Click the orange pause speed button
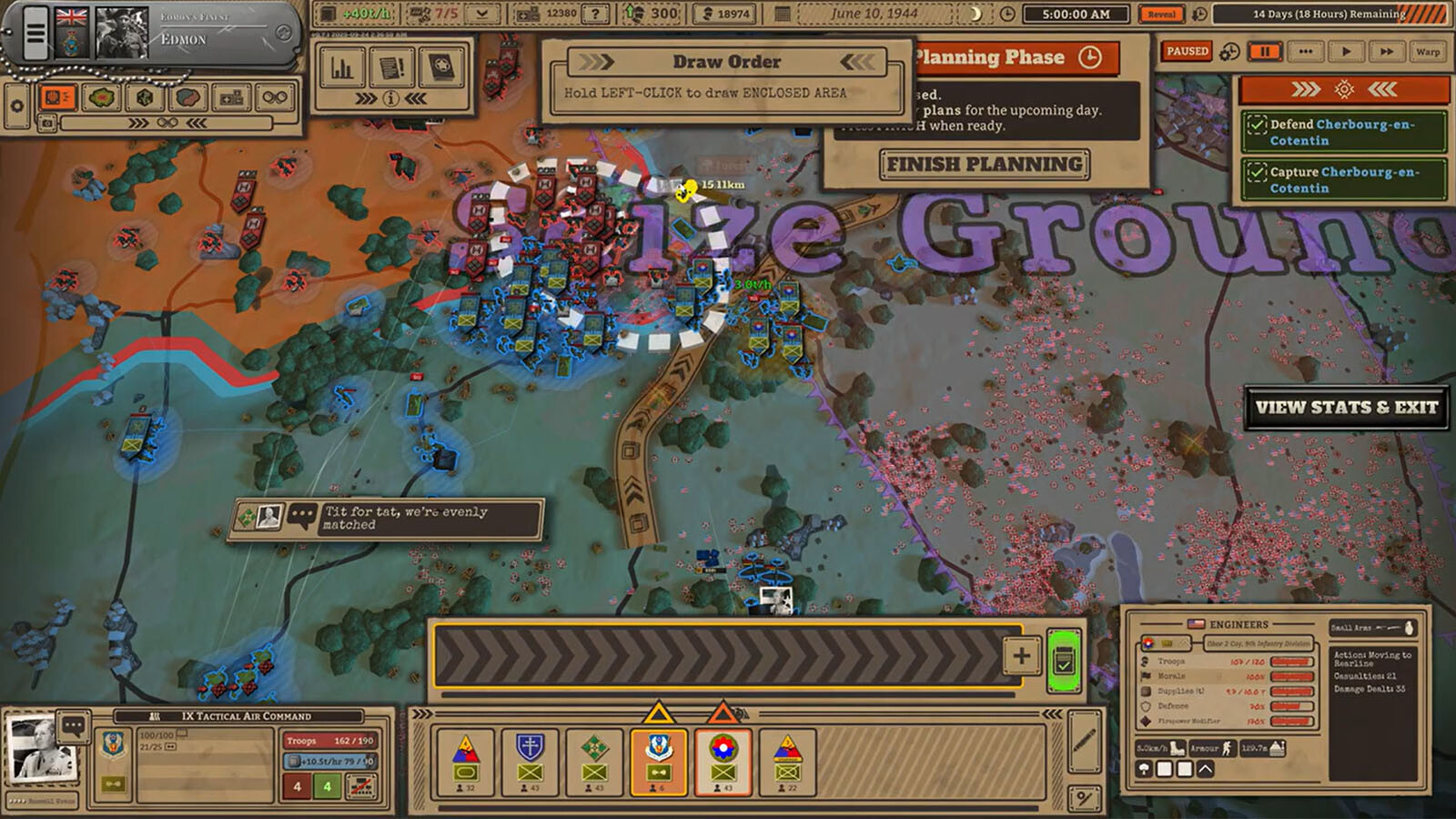Screen dimensions: 1456x819 tap(1265, 52)
